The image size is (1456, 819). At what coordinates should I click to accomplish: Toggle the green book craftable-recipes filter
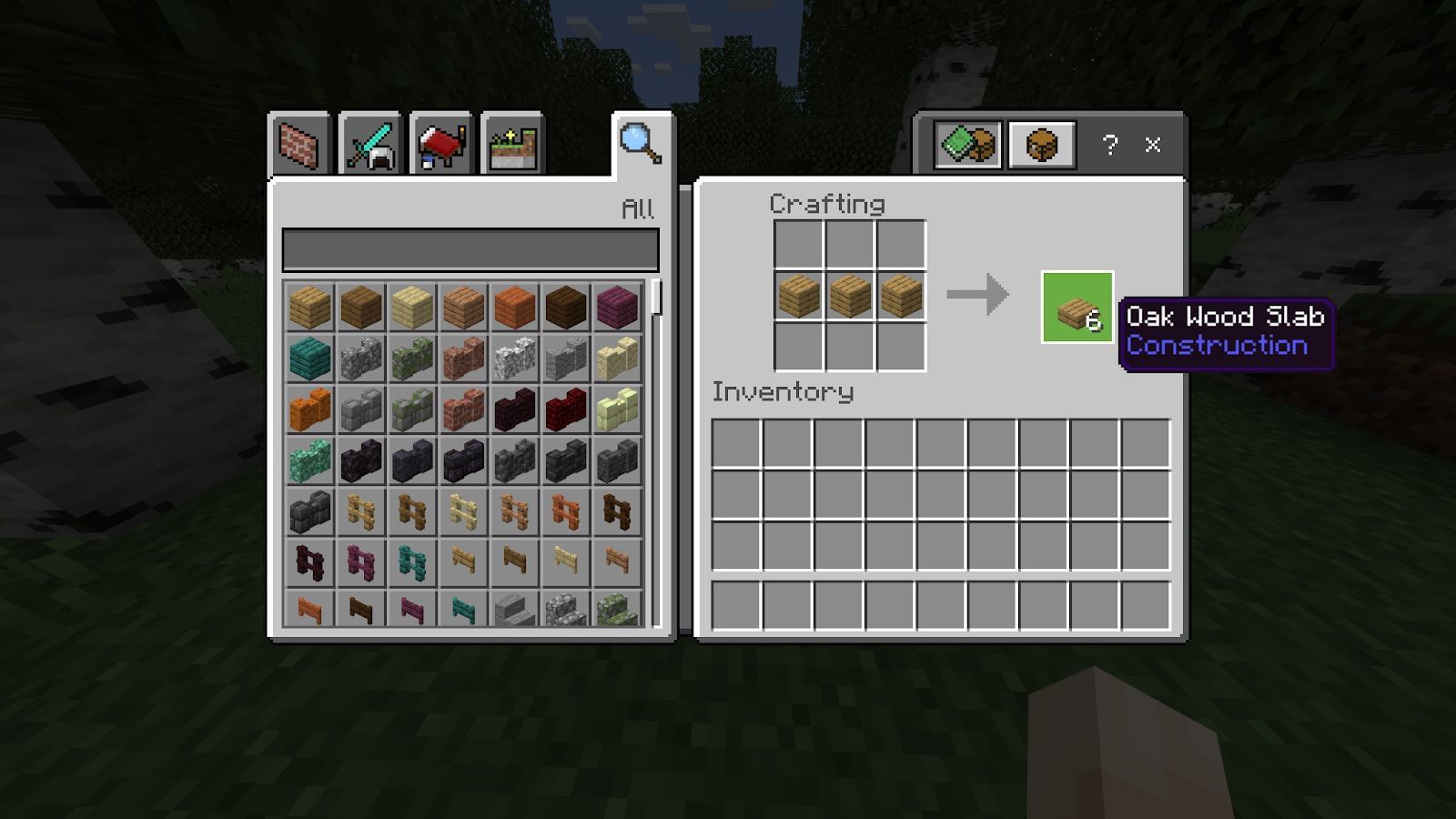(x=967, y=144)
